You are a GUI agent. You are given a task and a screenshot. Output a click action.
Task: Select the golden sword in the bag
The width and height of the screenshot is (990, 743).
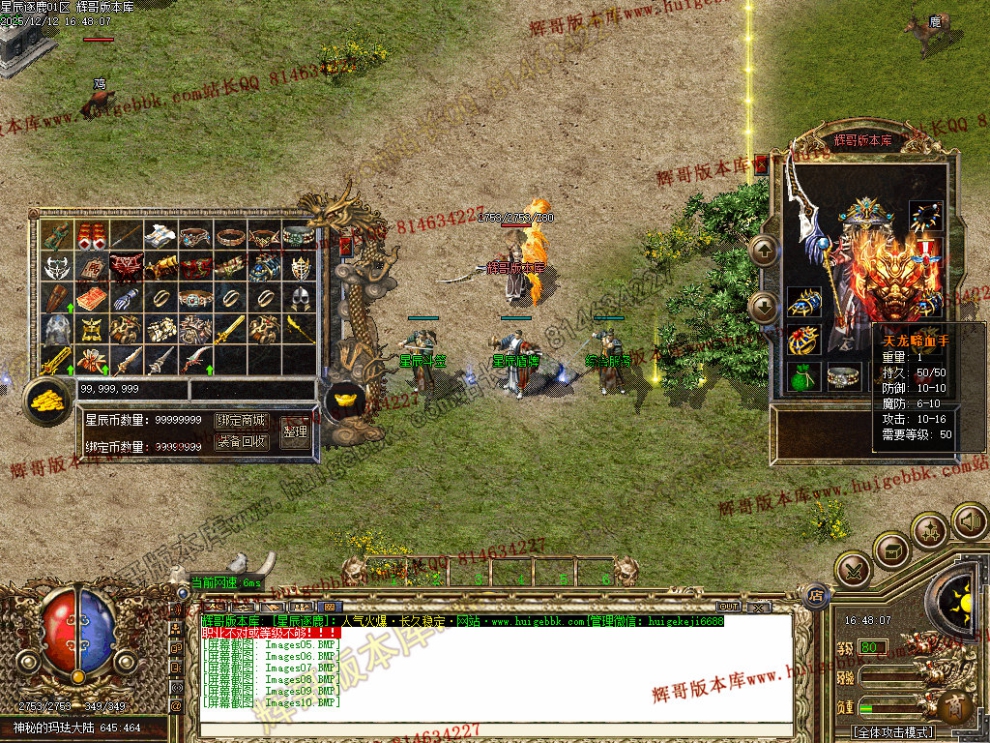230,328
